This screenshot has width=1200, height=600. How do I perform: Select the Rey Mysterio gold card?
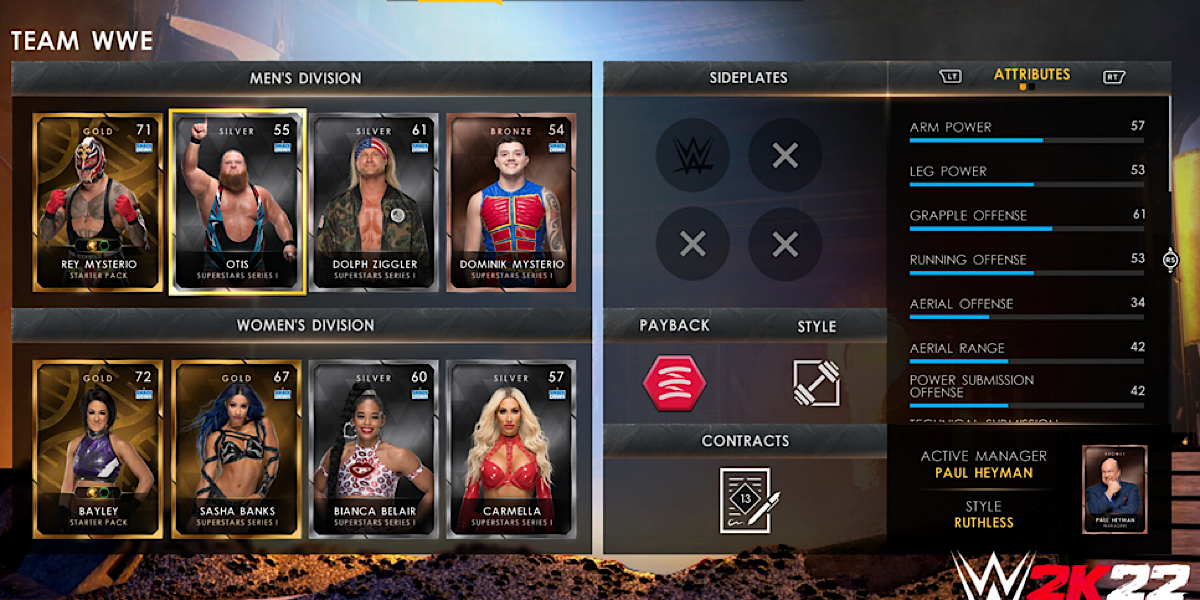(97, 203)
